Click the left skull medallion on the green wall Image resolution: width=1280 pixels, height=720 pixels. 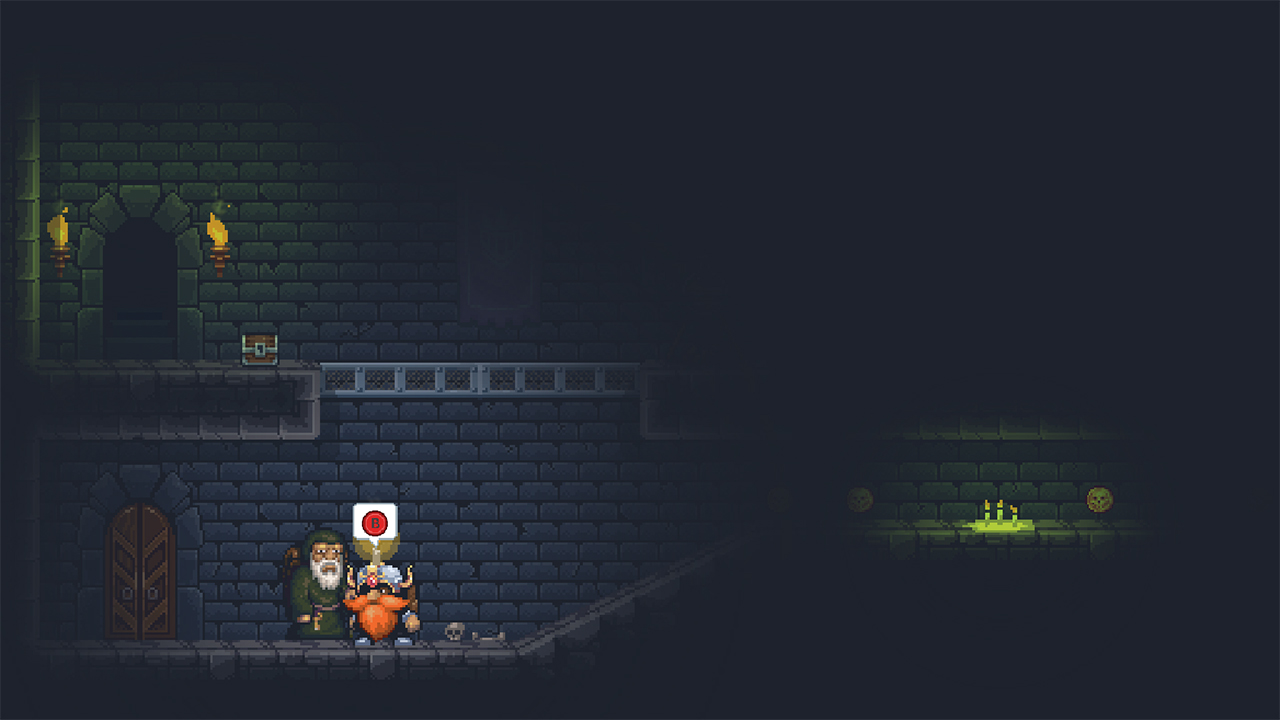(858, 498)
